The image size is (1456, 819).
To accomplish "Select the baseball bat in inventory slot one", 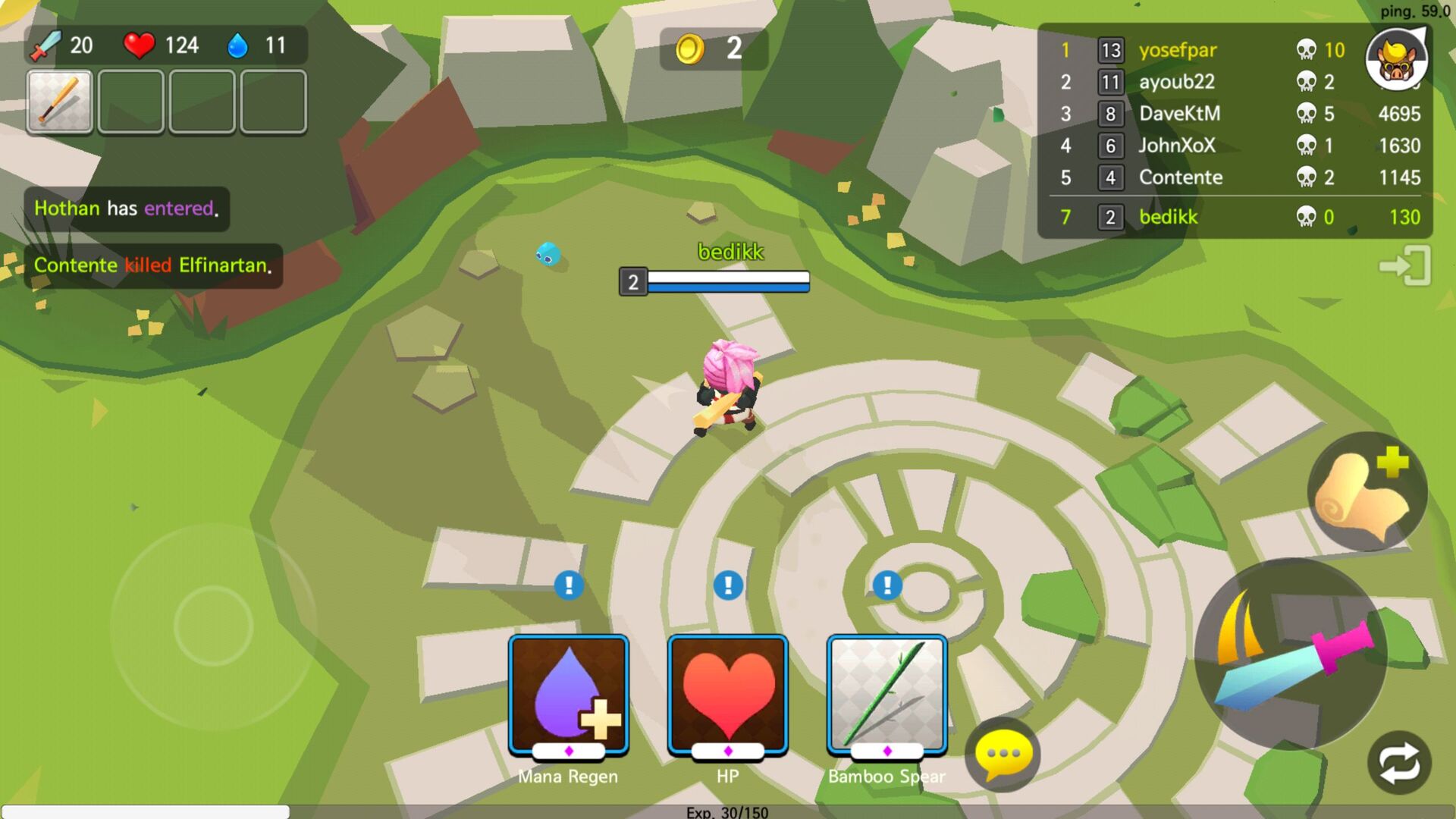I will tap(59, 102).
